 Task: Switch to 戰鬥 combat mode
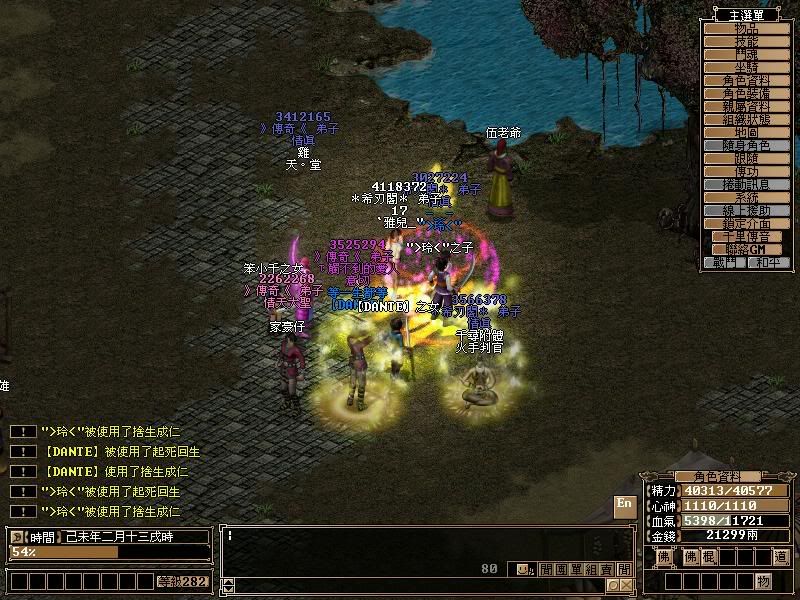tap(725, 262)
